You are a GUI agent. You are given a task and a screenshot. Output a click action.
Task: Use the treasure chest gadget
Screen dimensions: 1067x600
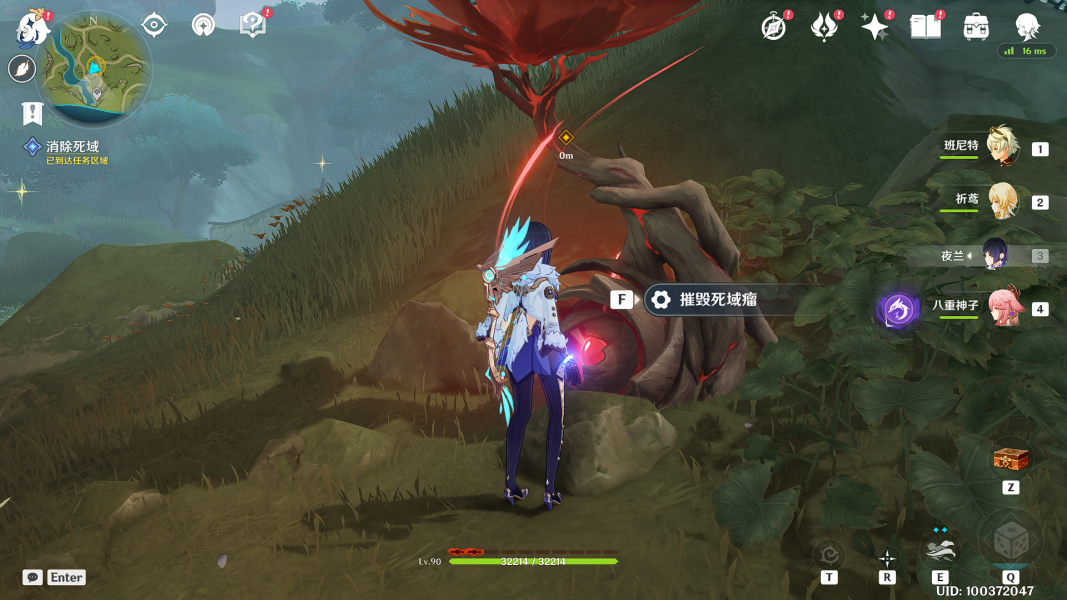pos(1010,460)
